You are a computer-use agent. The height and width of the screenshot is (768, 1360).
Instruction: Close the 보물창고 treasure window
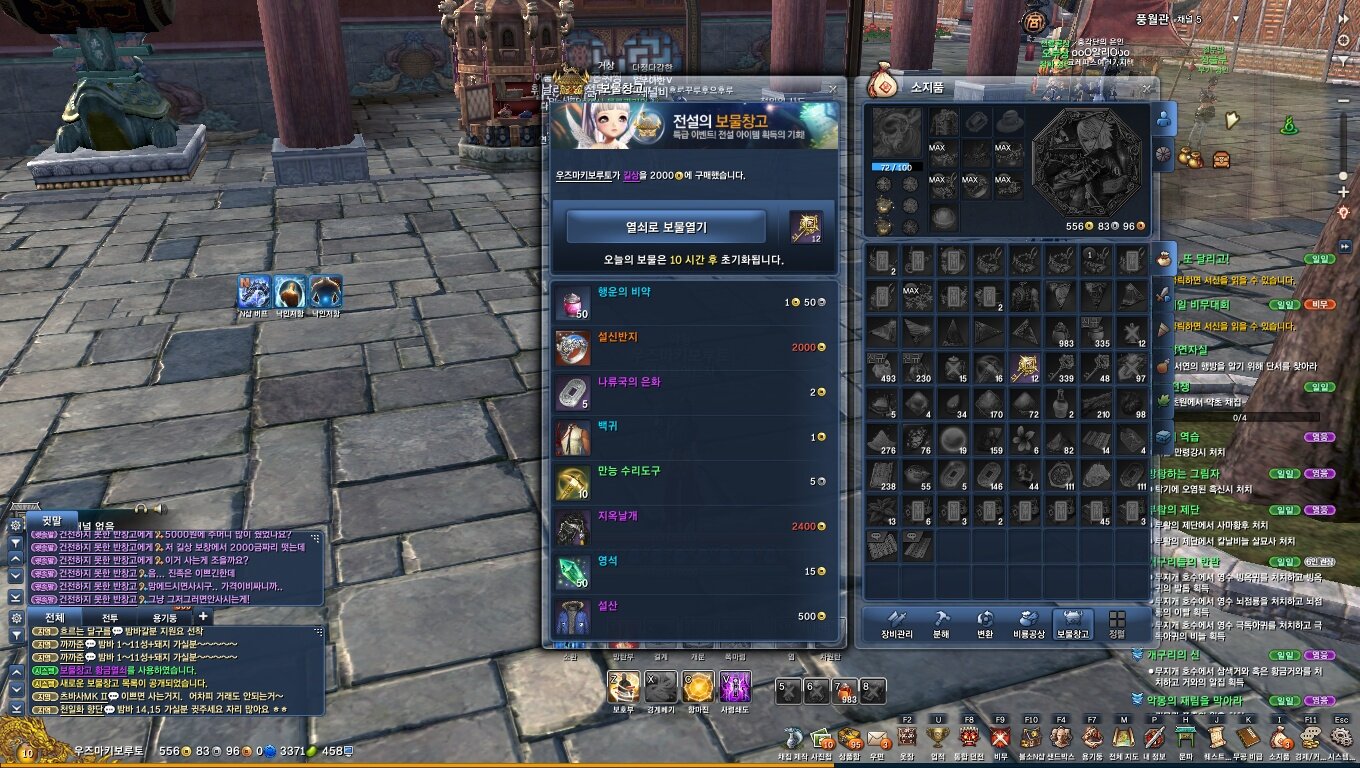click(x=833, y=89)
